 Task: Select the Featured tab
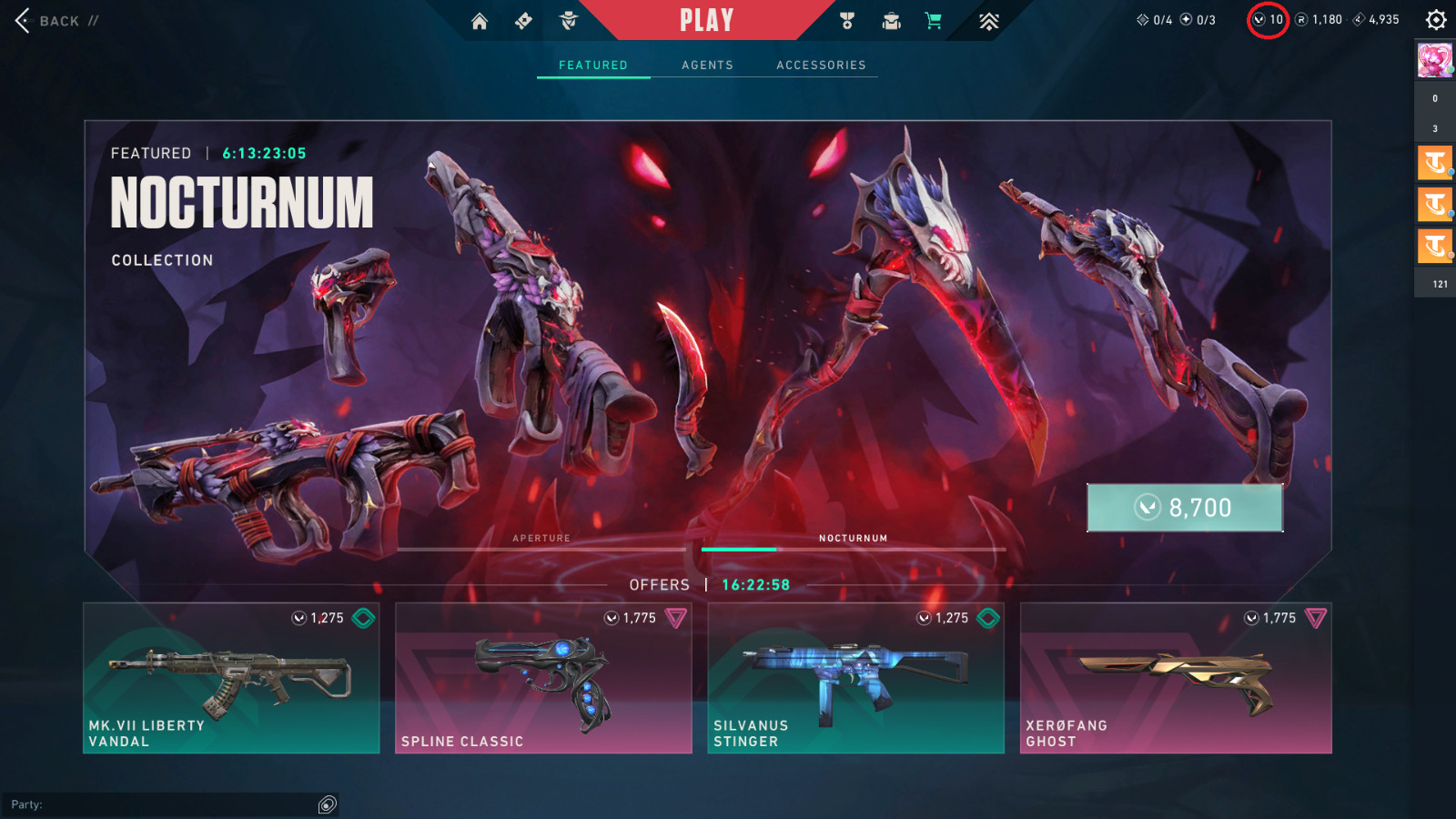593,66
